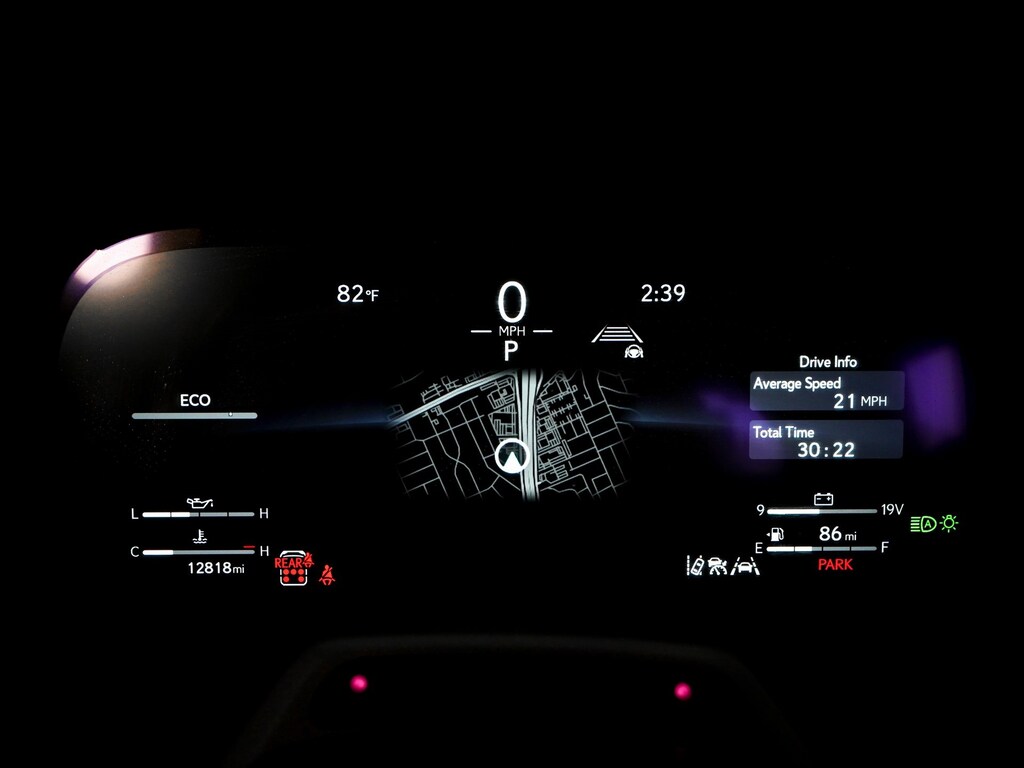1024x768 pixels.
Task: Select the green auto high beam icon
Action: [x=923, y=523]
